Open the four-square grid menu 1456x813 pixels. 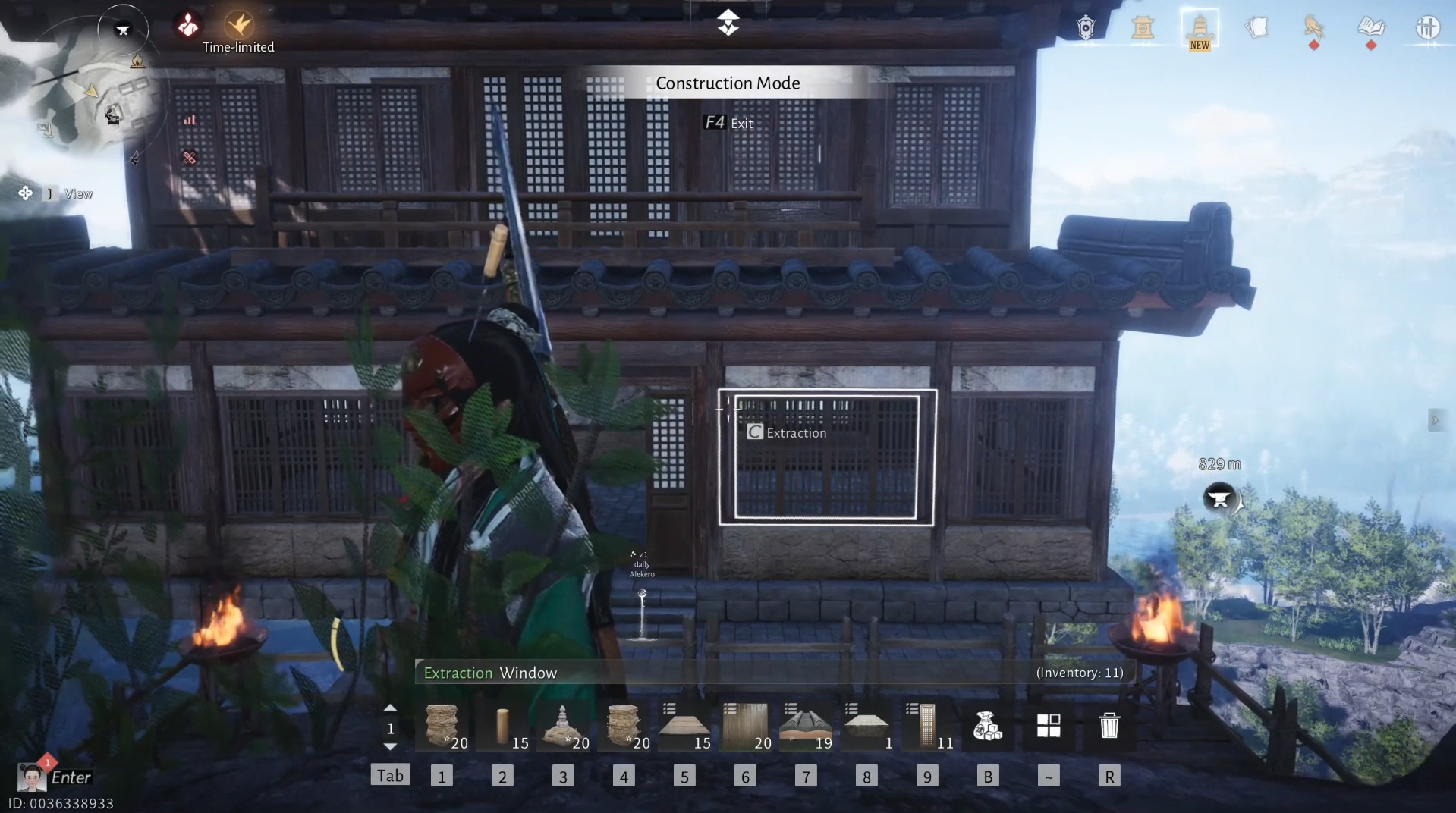1049,727
